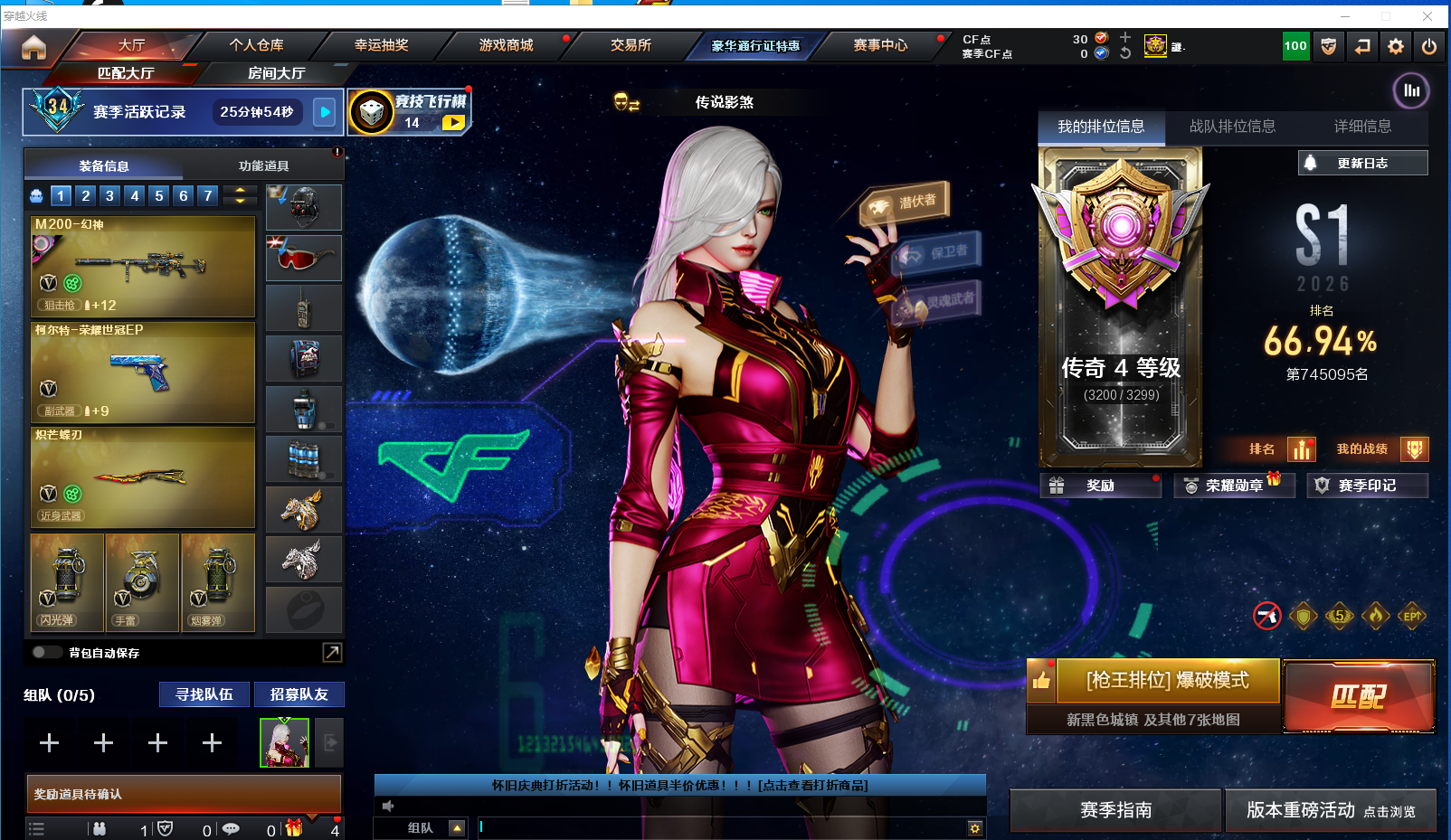
Task: Click the 寻找队伍 button
Action: [204, 694]
